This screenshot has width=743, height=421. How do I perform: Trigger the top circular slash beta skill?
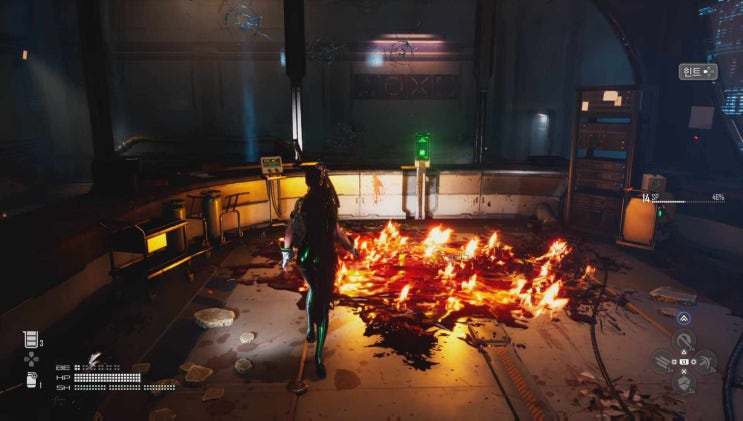coord(685,341)
